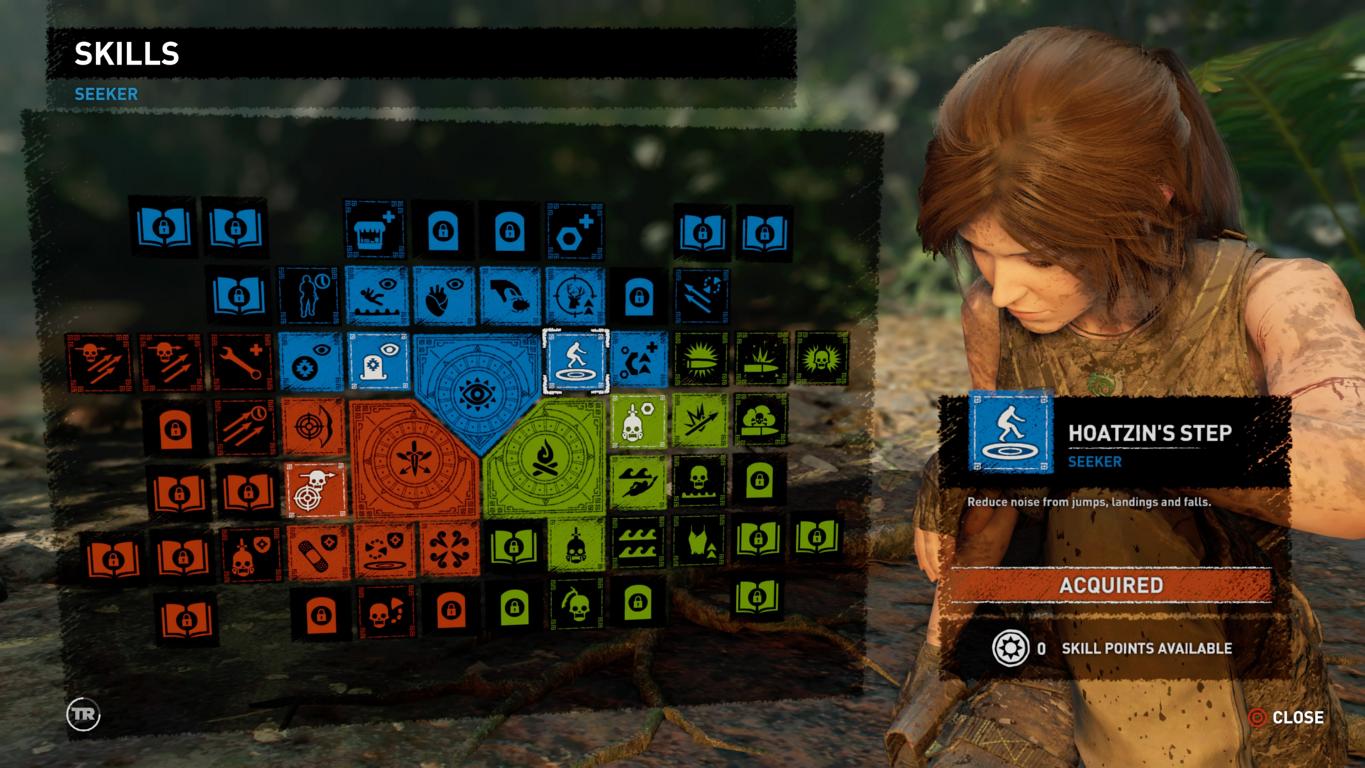
Task: Click the TR logo emblem
Action: pyautogui.click(x=83, y=714)
